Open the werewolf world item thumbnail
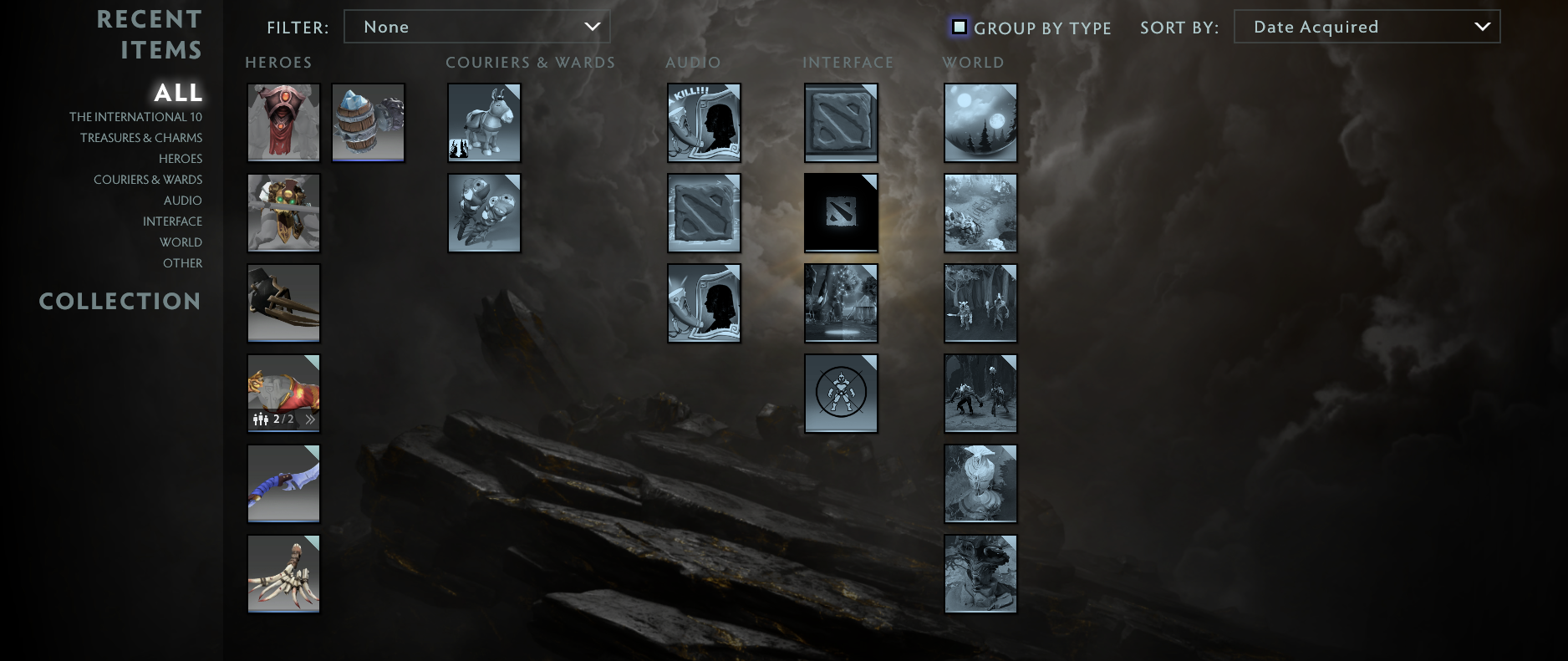 (980, 393)
